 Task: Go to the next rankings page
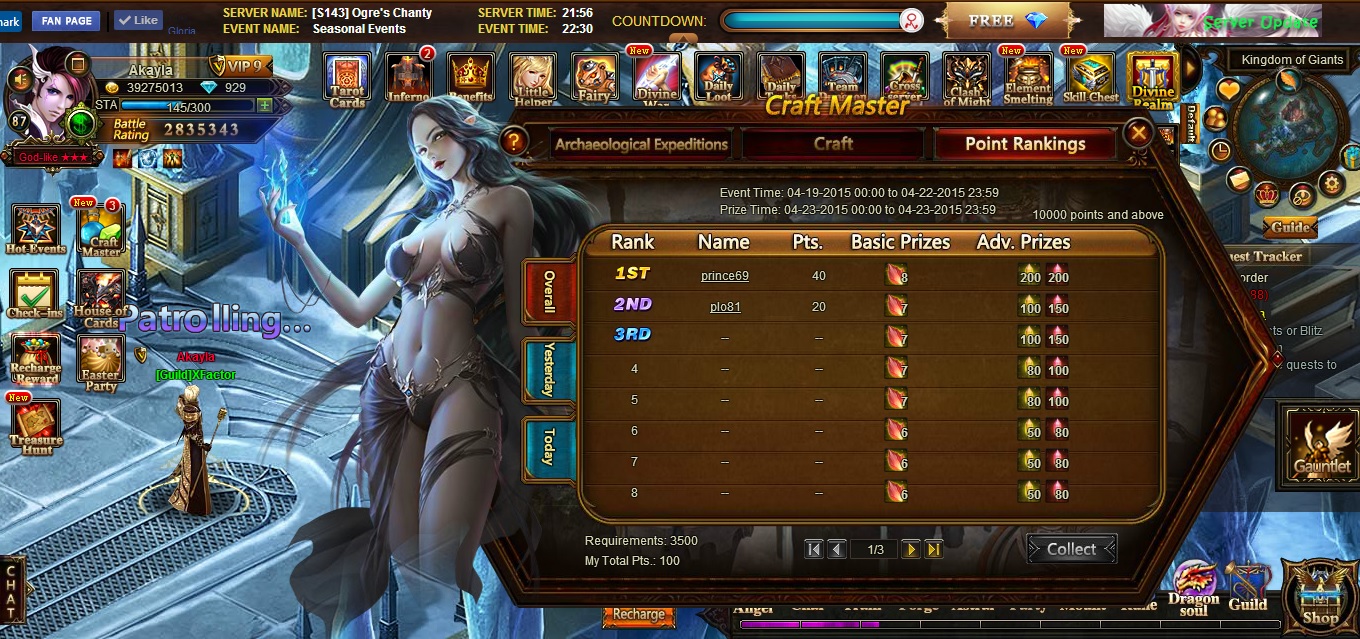pyautogui.click(x=910, y=549)
